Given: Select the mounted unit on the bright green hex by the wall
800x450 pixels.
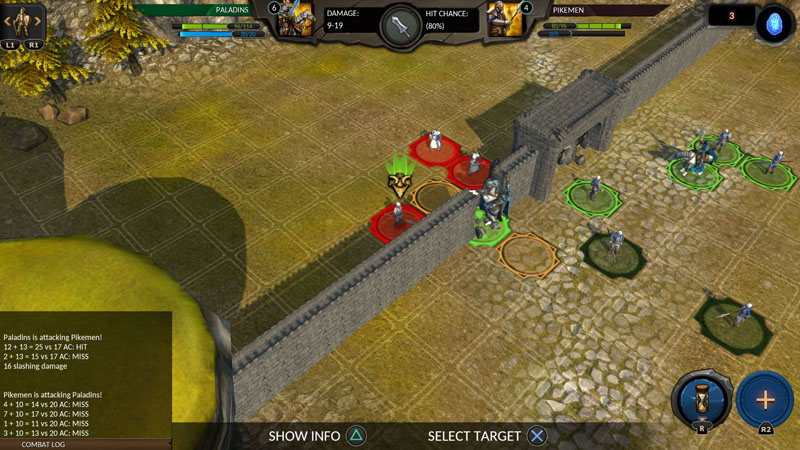Looking at the screenshot, I should pyautogui.click(x=490, y=212).
